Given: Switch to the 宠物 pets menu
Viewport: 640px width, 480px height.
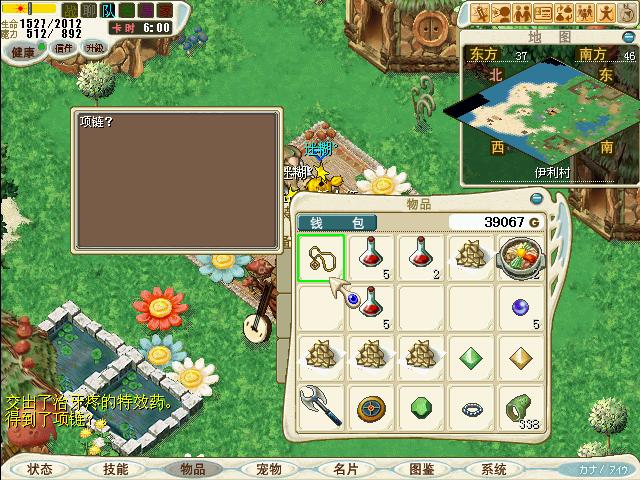Looking at the screenshot, I should 269,469.
